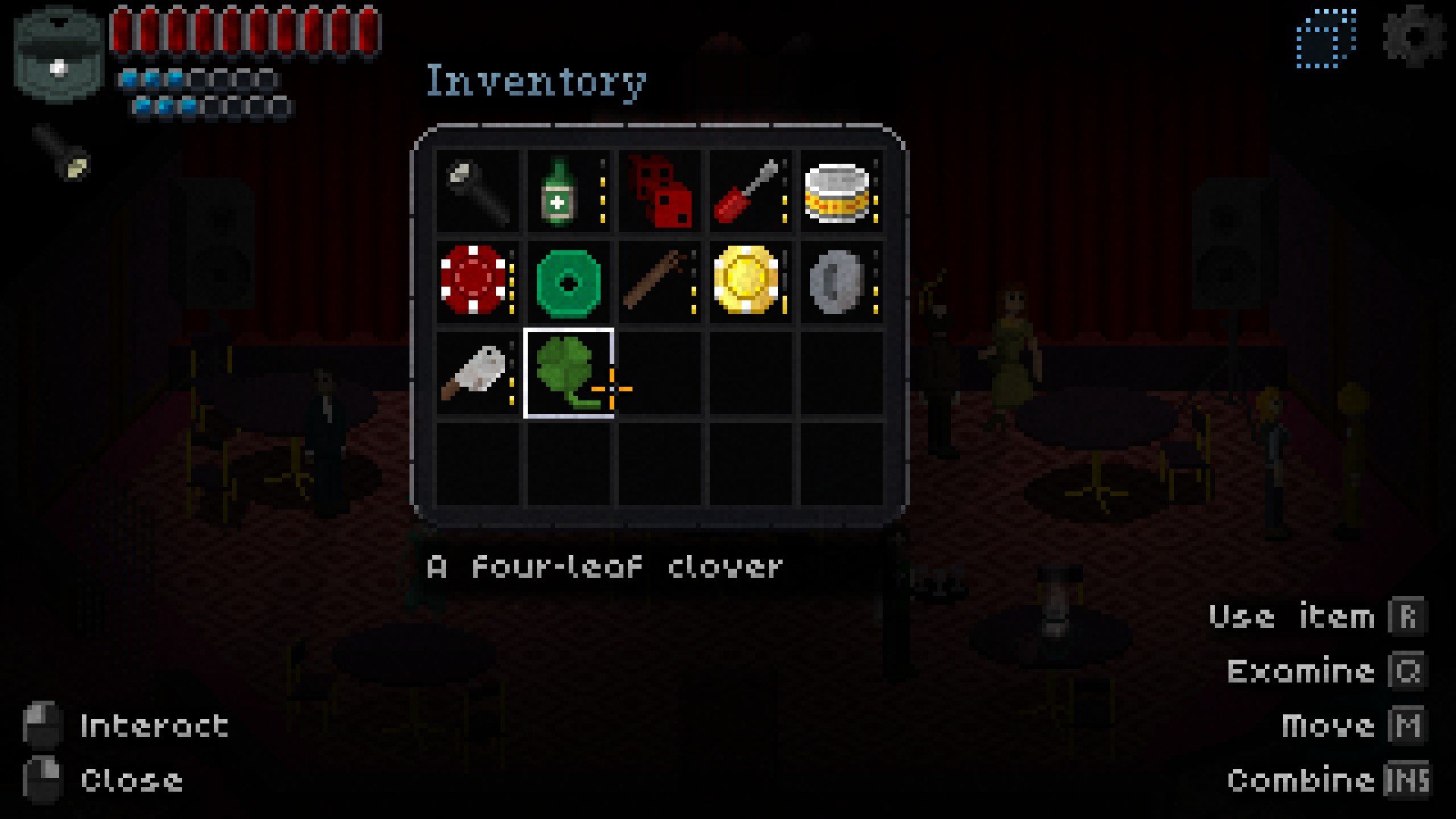This screenshot has width=1456, height=819.
Task: Pick the brown cigar item
Action: point(656,281)
